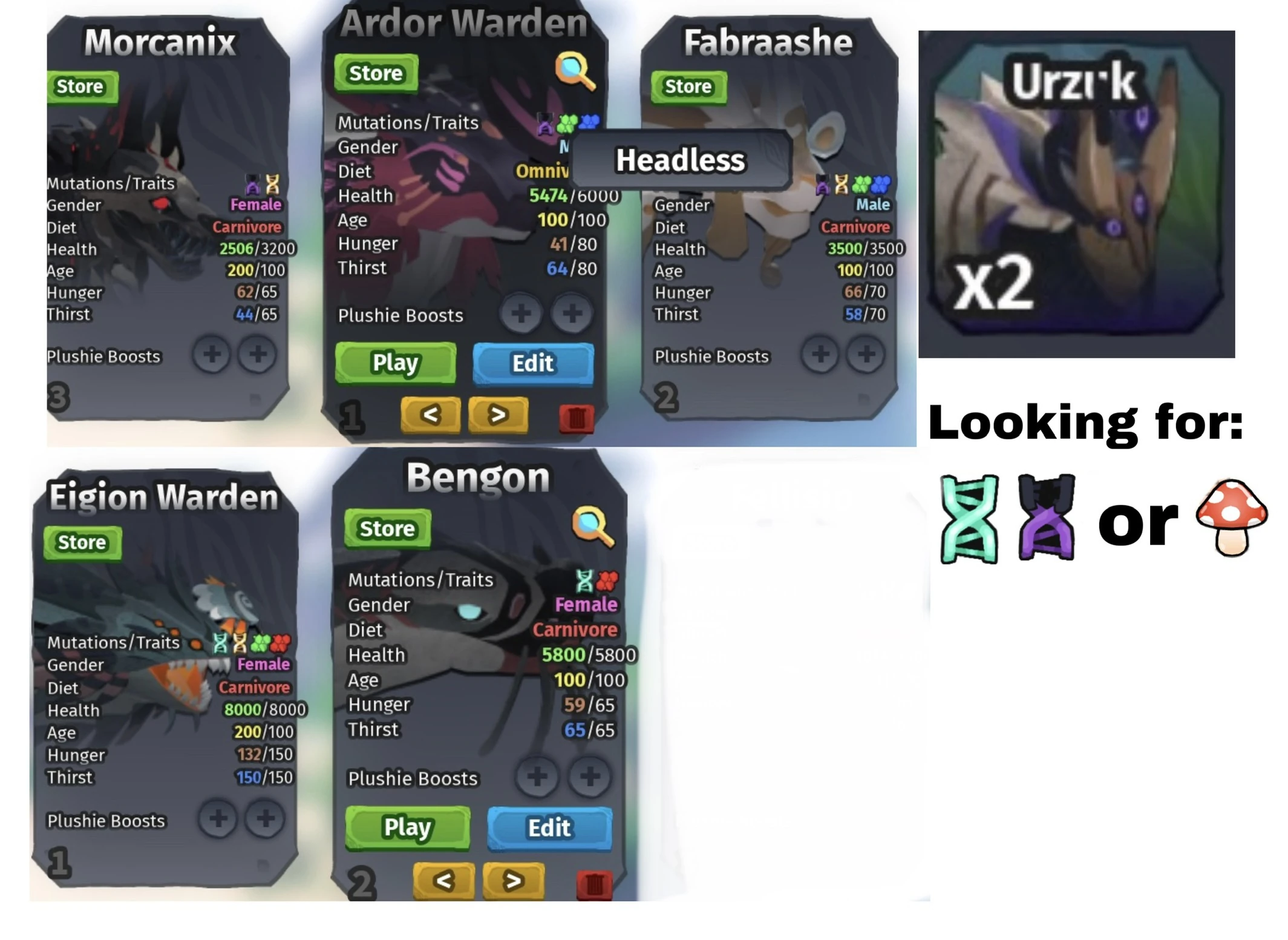The image size is (1288, 940).
Task: Click the Store tag on Morcanix
Action: click(x=82, y=87)
